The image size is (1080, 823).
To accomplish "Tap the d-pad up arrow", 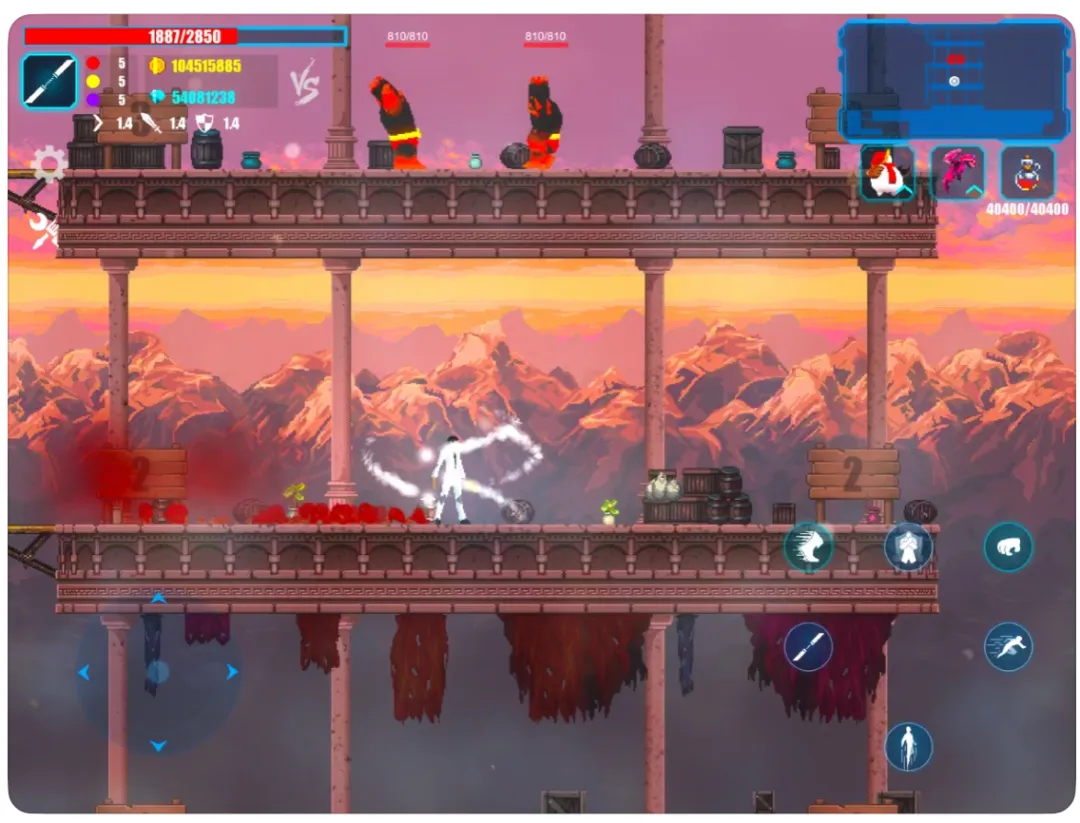I will click(x=158, y=599).
